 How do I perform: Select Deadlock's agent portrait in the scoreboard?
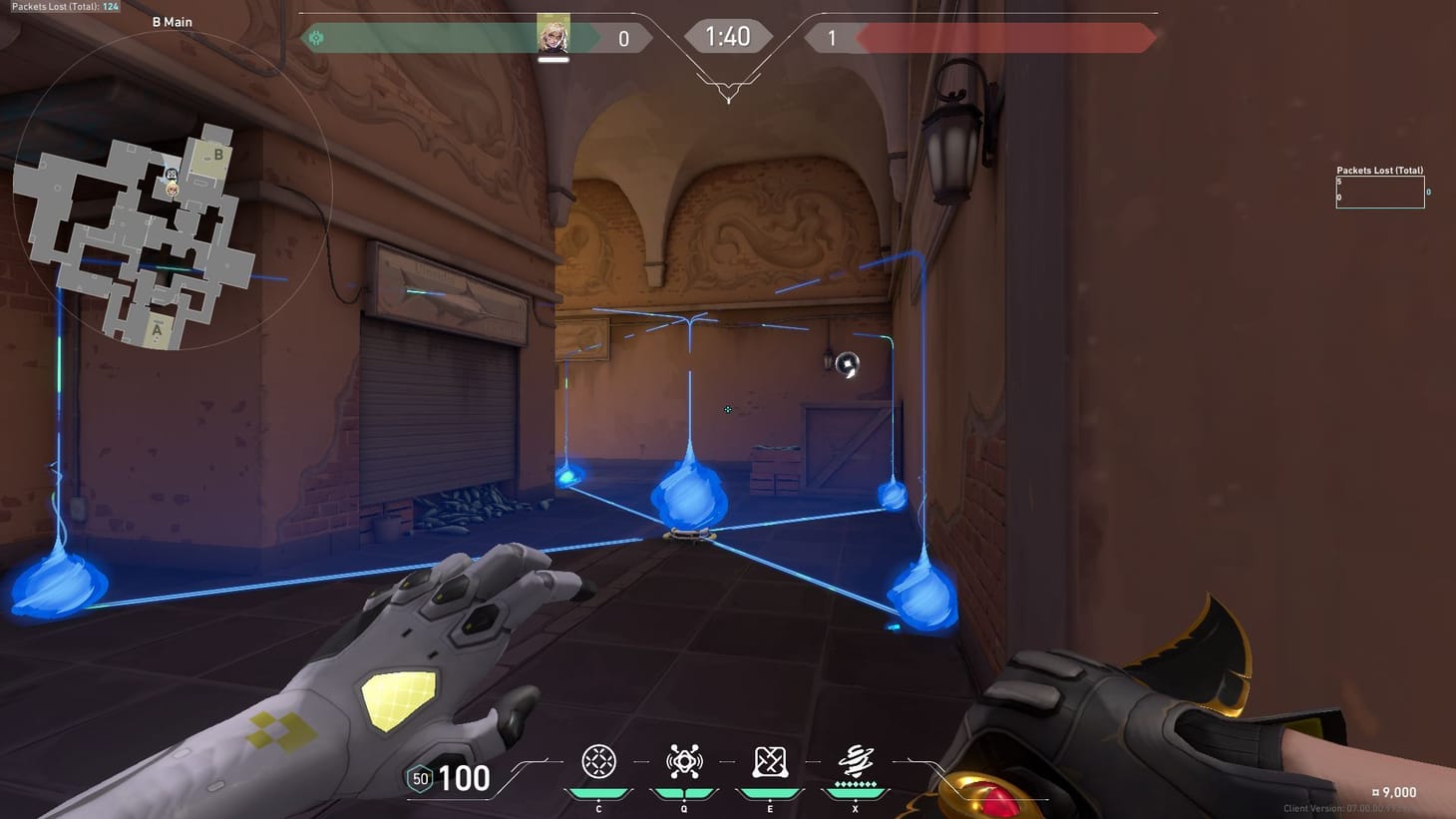pyautogui.click(x=554, y=37)
